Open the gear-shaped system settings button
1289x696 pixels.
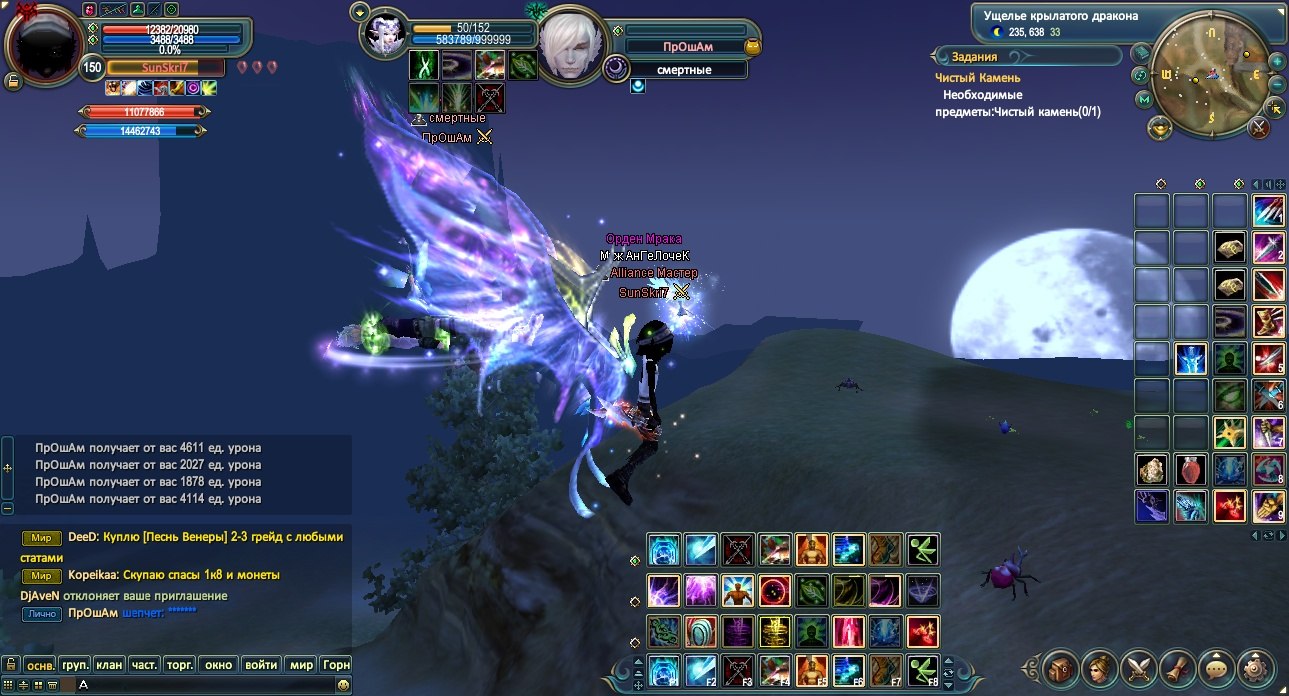point(1256,668)
